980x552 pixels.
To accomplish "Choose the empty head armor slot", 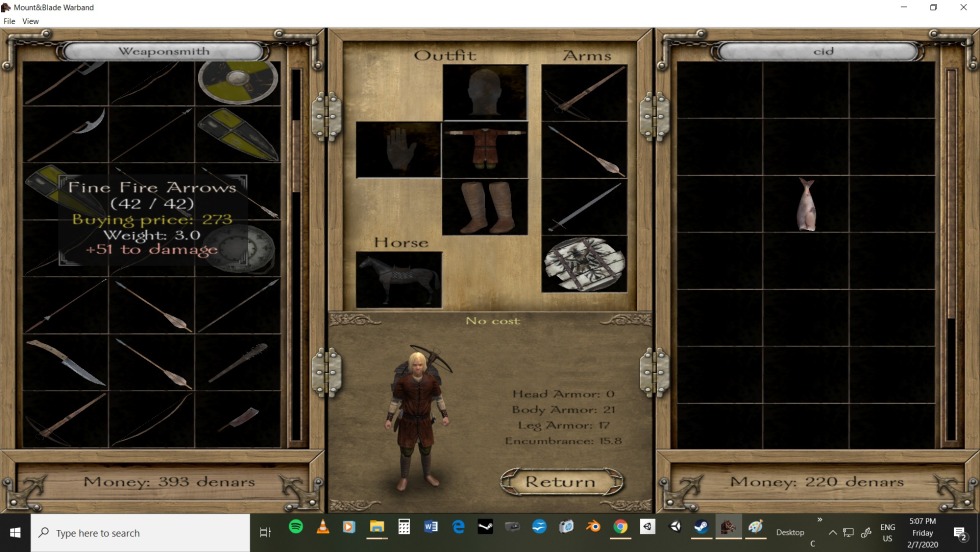I will pyautogui.click(x=485, y=93).
